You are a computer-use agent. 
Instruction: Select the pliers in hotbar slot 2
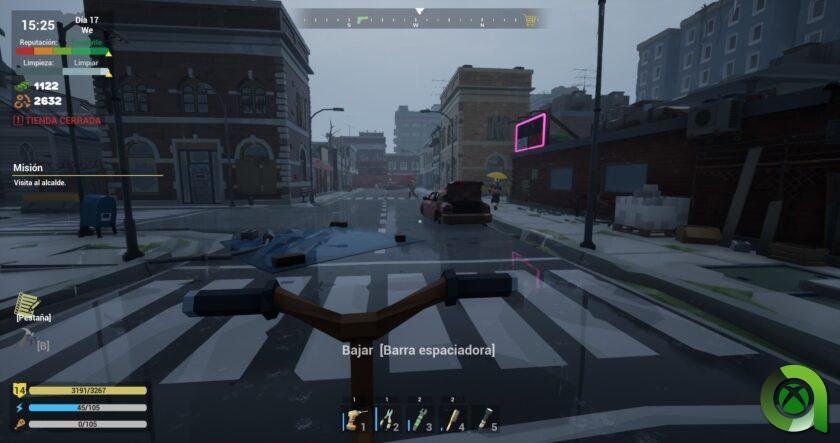click(388, 419)
